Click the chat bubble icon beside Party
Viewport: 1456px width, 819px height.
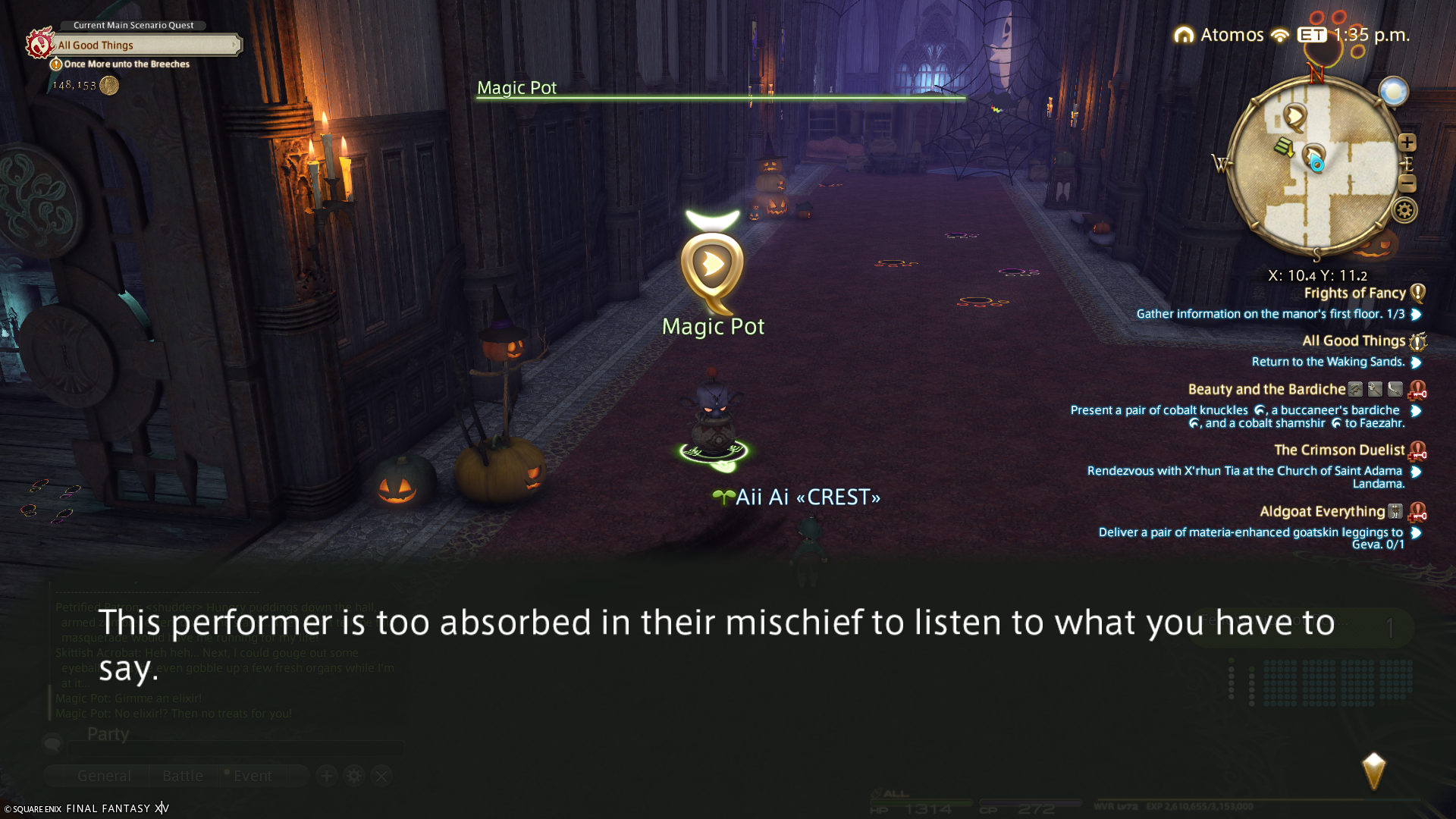tap(52, 742)
